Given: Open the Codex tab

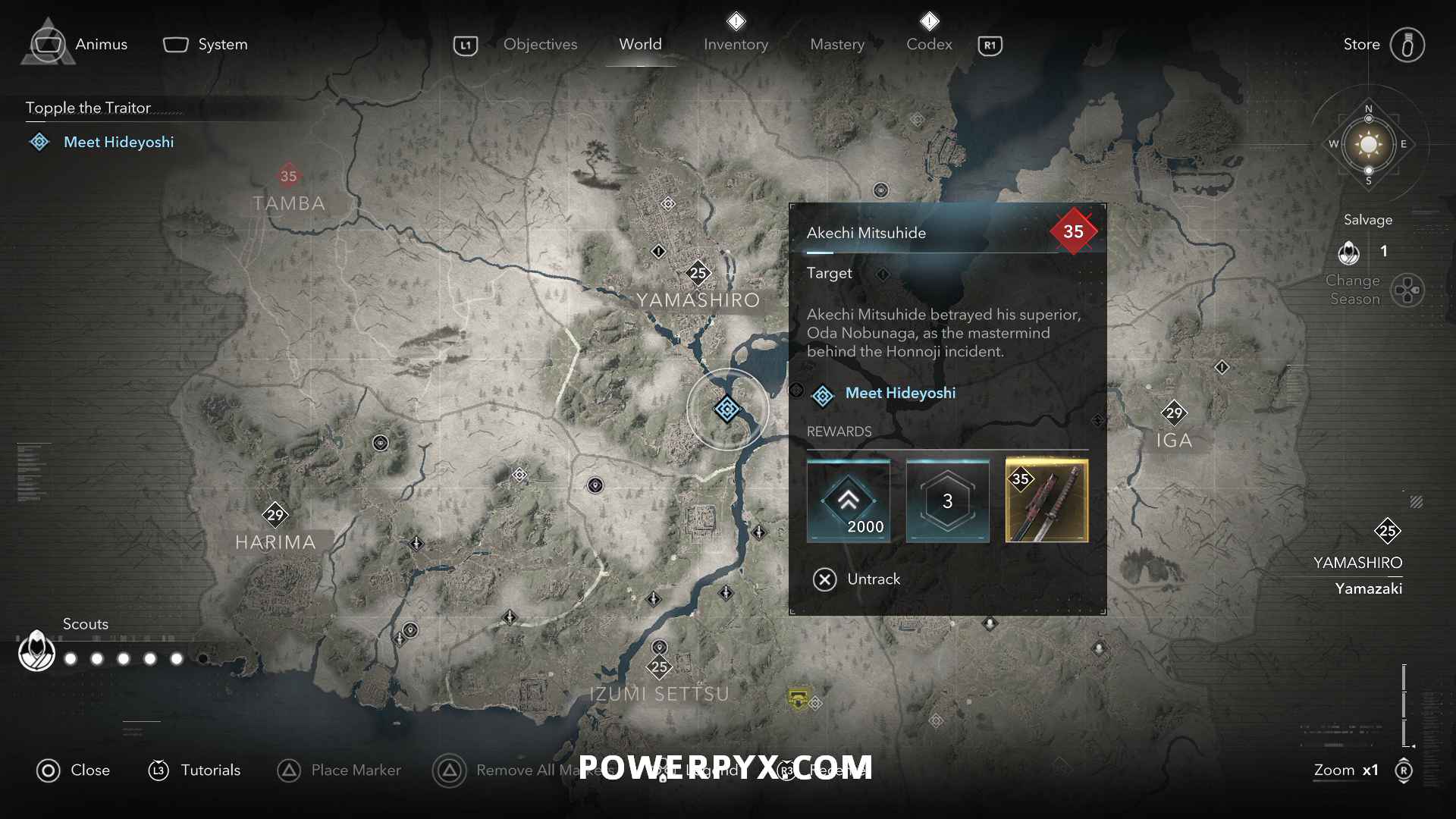Looking at the screenshot, I should [928, 44].
